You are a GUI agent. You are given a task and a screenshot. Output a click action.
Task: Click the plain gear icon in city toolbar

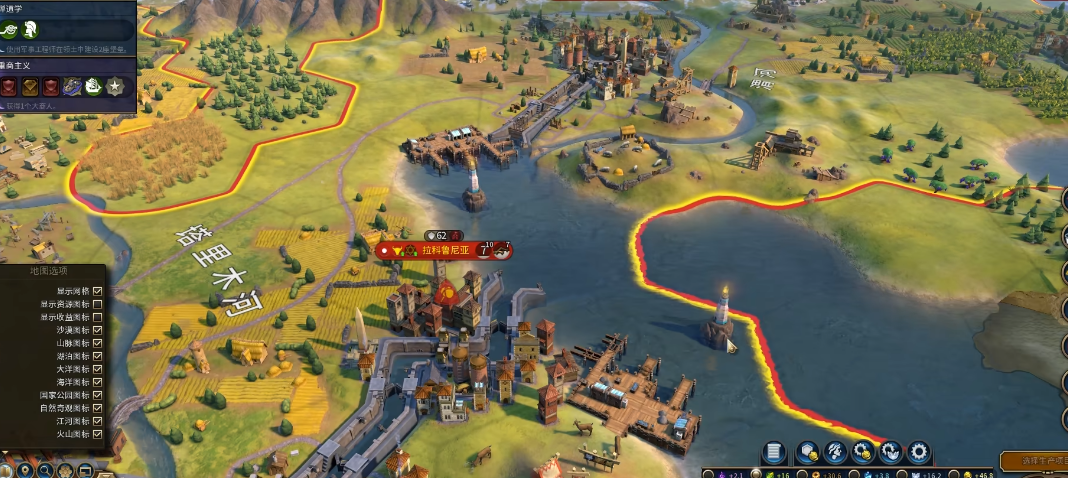tap(917, 452)
